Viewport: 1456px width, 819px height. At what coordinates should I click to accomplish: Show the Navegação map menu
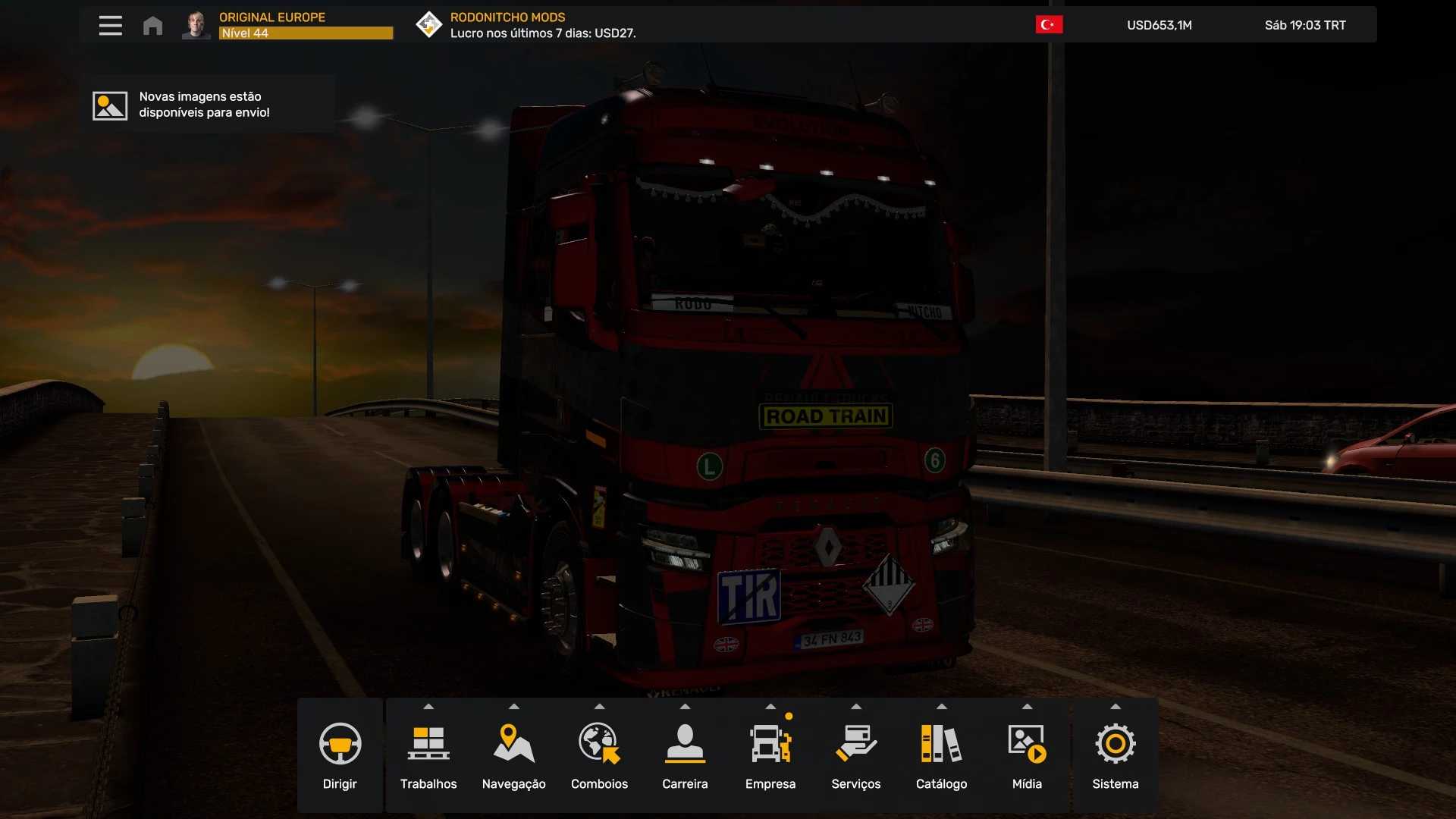click(x=513, y=755)
